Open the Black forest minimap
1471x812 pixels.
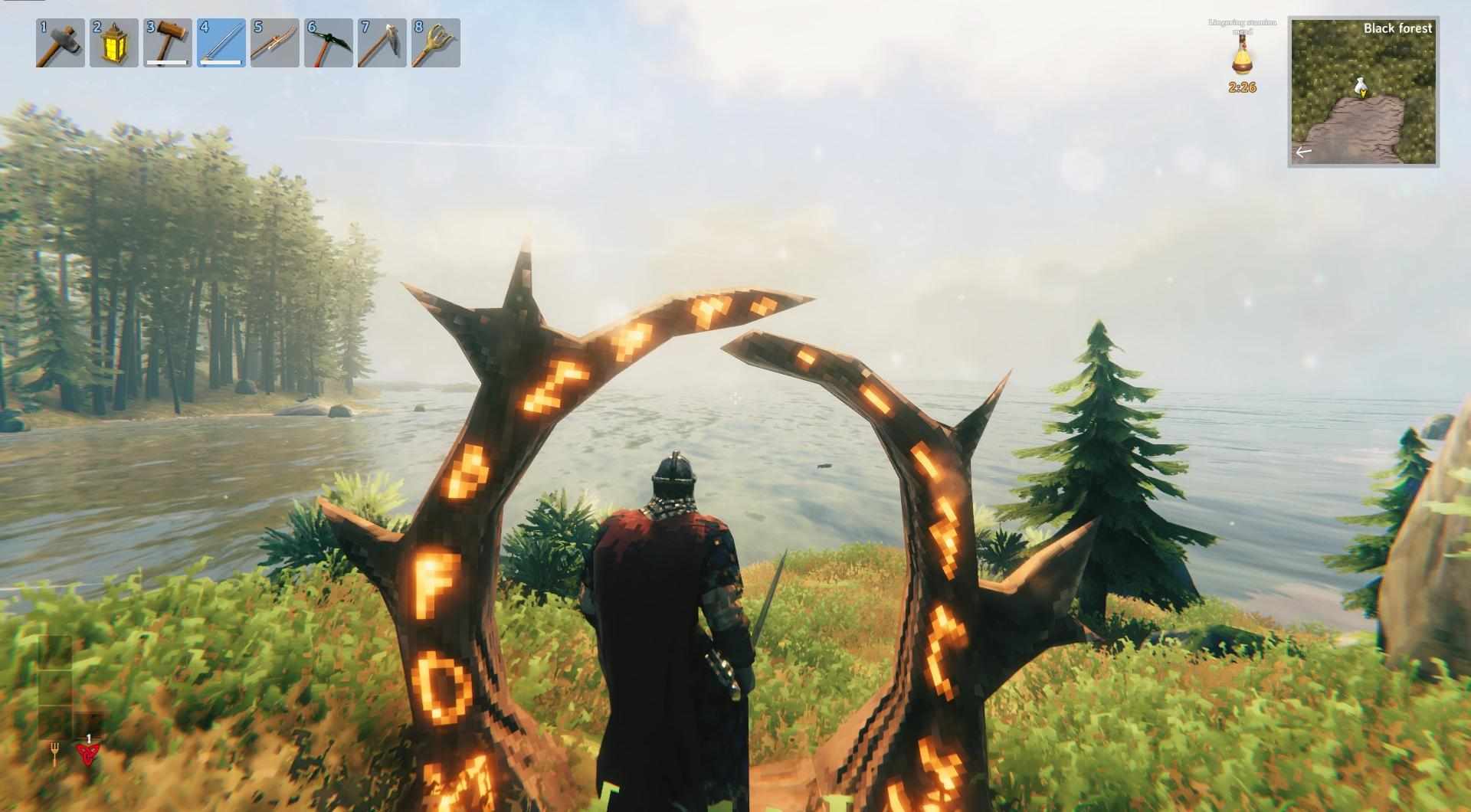(x=1363, y=92)
